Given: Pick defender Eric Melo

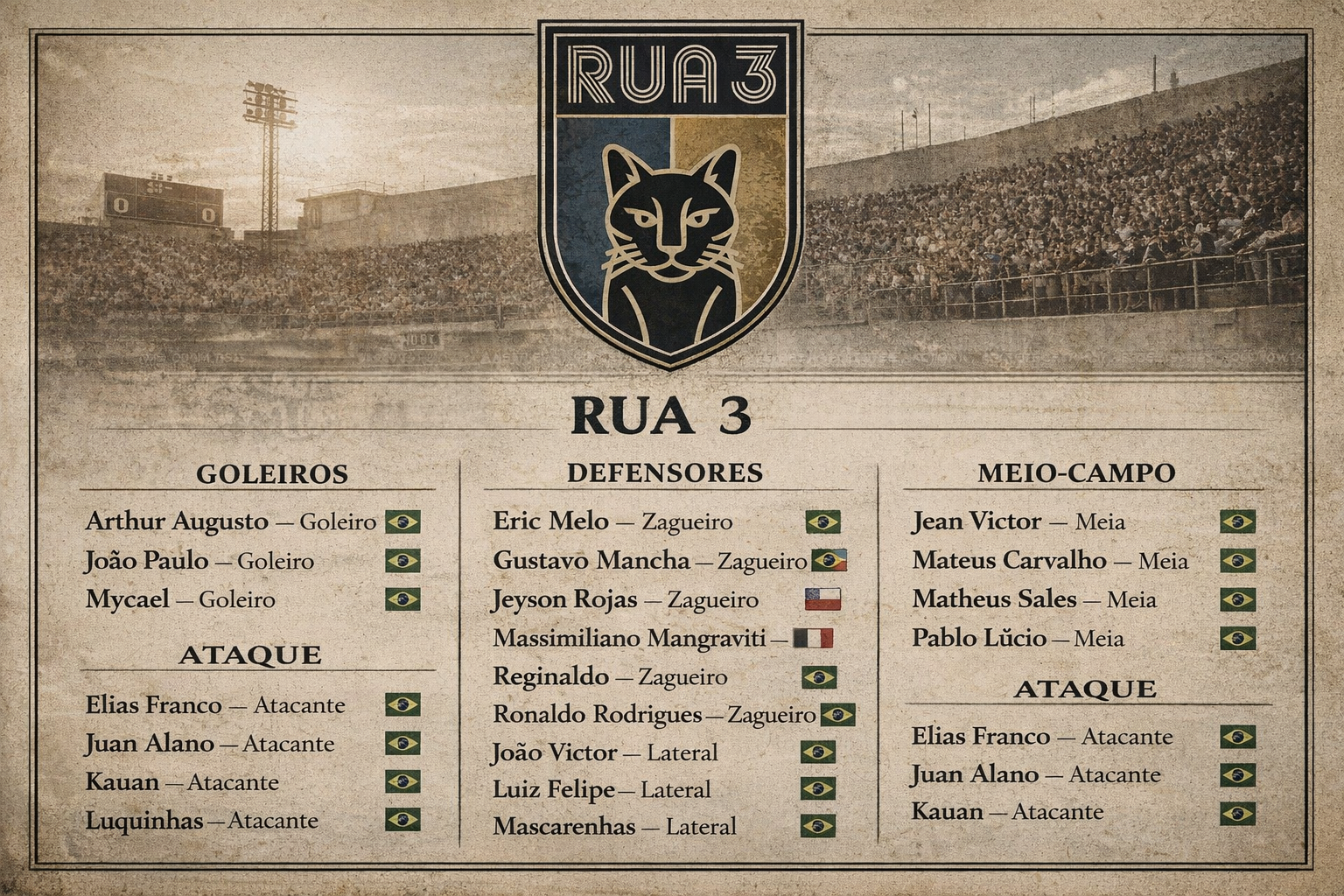Looking at the screenshot, I should 612,521.
